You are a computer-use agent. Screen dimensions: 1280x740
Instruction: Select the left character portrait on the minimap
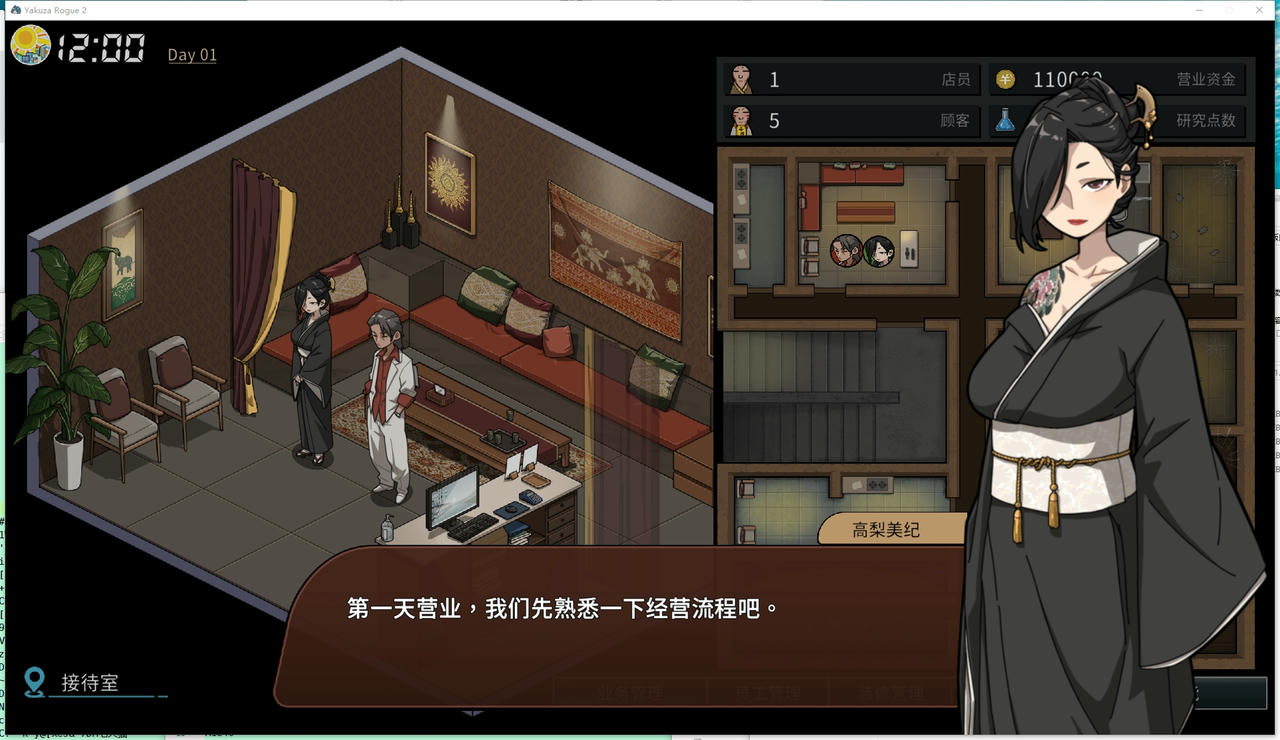point(845,249)
